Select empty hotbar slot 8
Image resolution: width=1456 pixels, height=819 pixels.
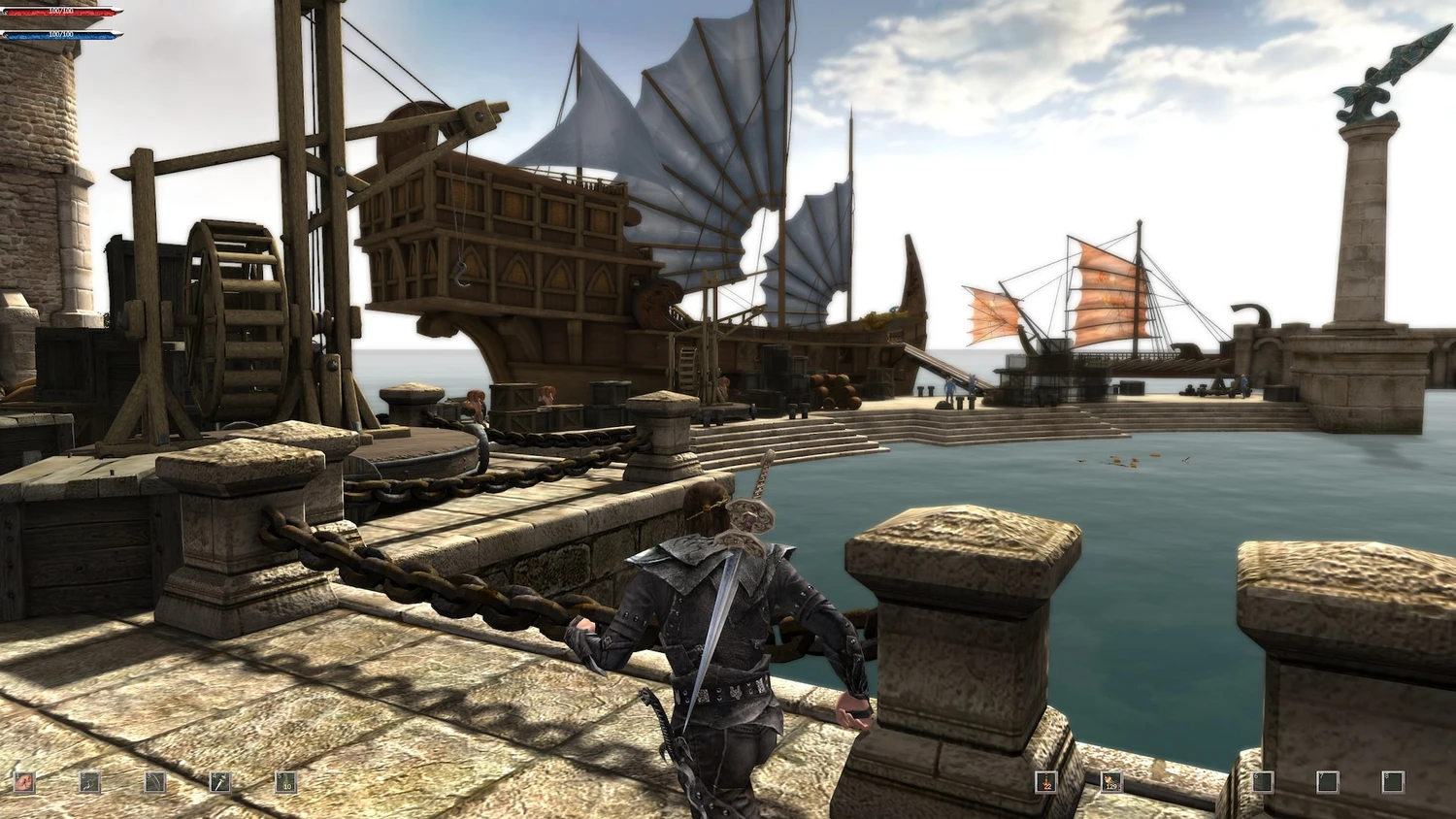(1393, 781)
